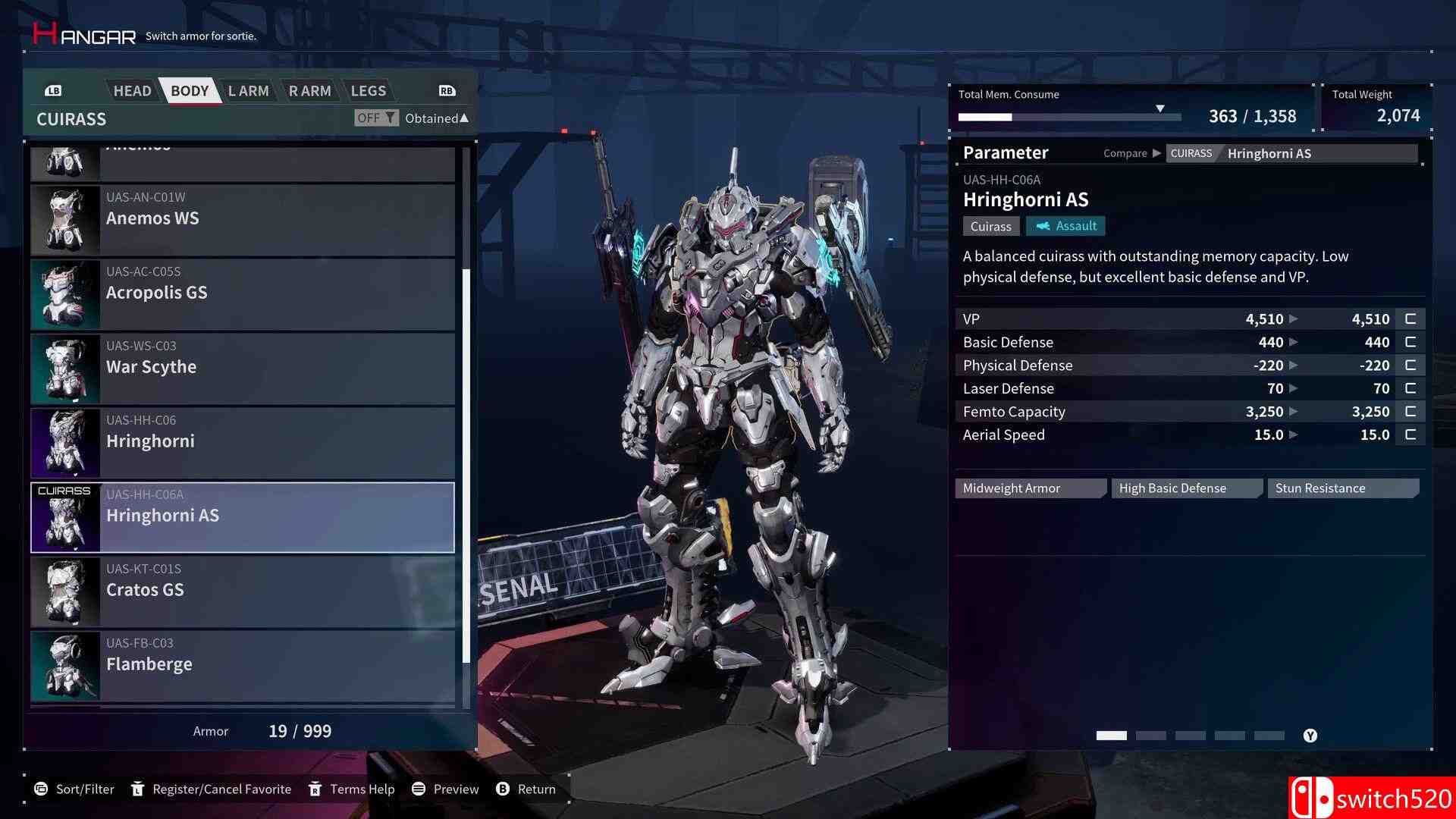Click the CUIRASS badge on selected armor
Image resolution: width=1456 pixels, height=819 pixels.
64,491
